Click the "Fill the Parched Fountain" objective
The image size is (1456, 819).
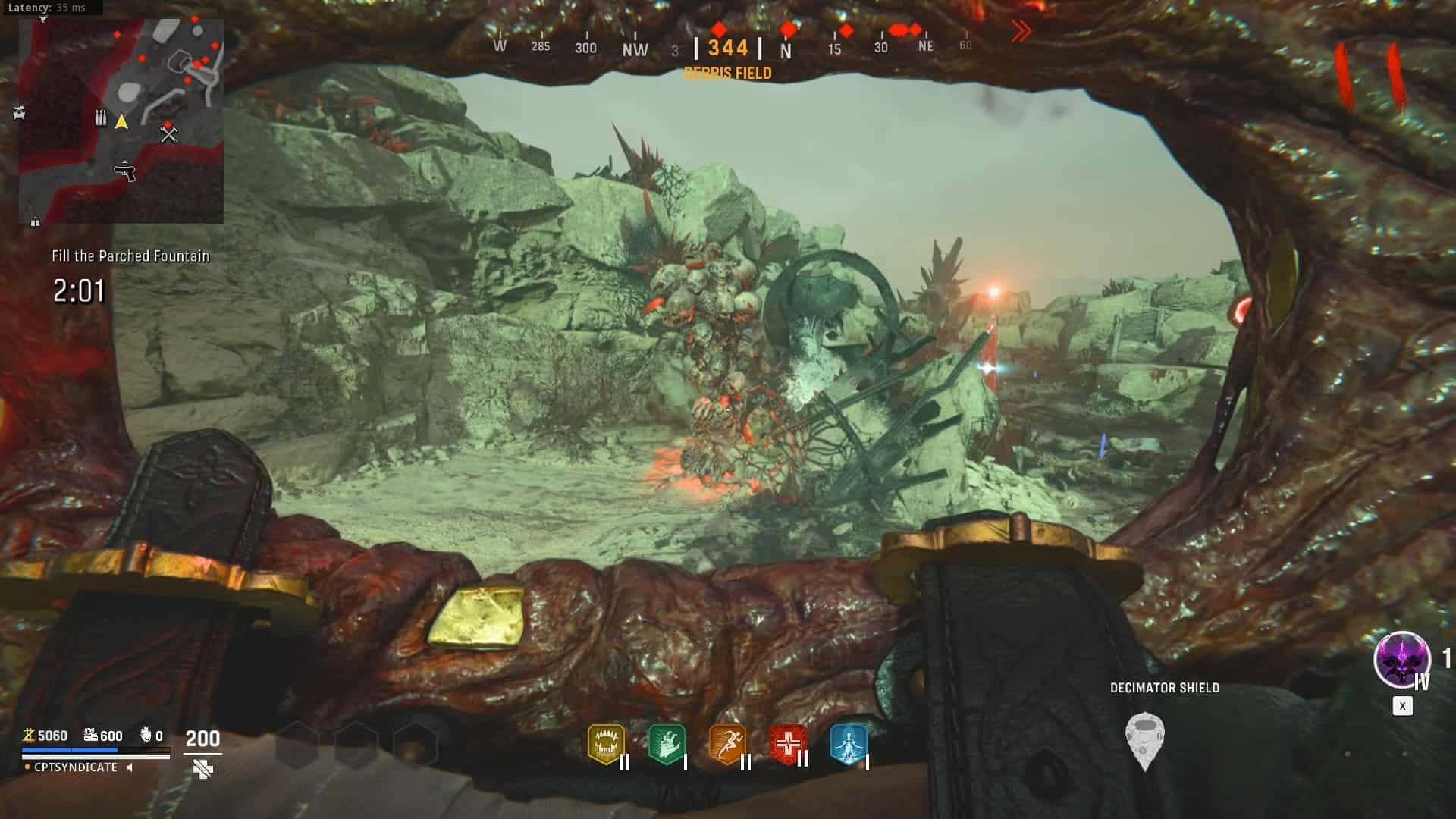click(130, 256)
